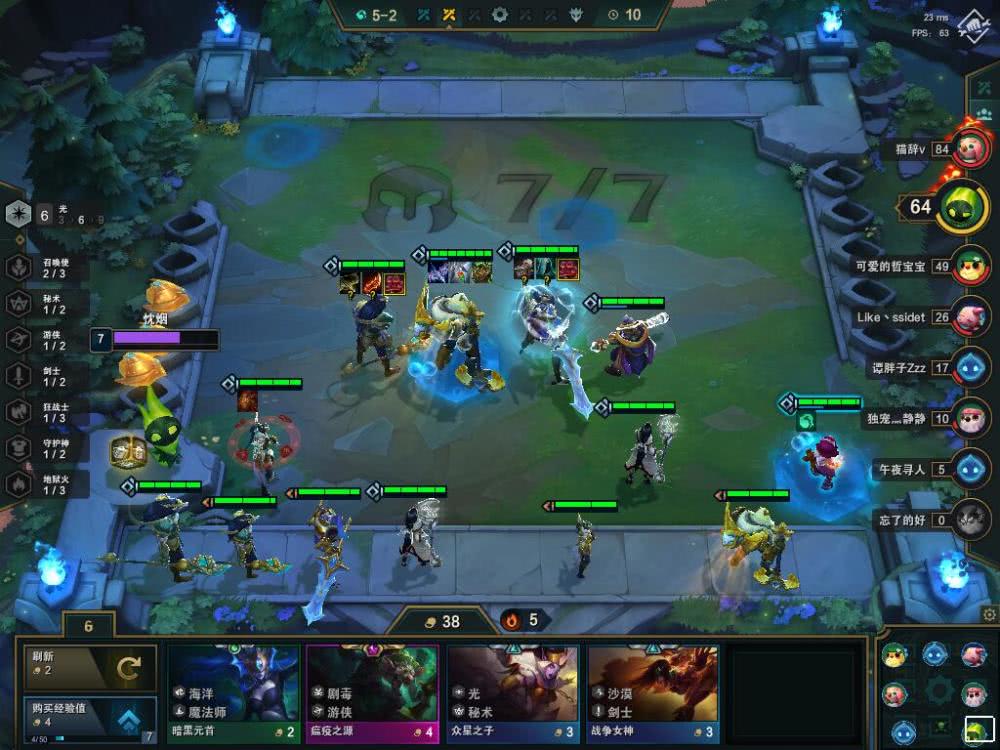
Task: Select 可爱的哲宝宝 in the player list
Action: [x=969, y=266]
